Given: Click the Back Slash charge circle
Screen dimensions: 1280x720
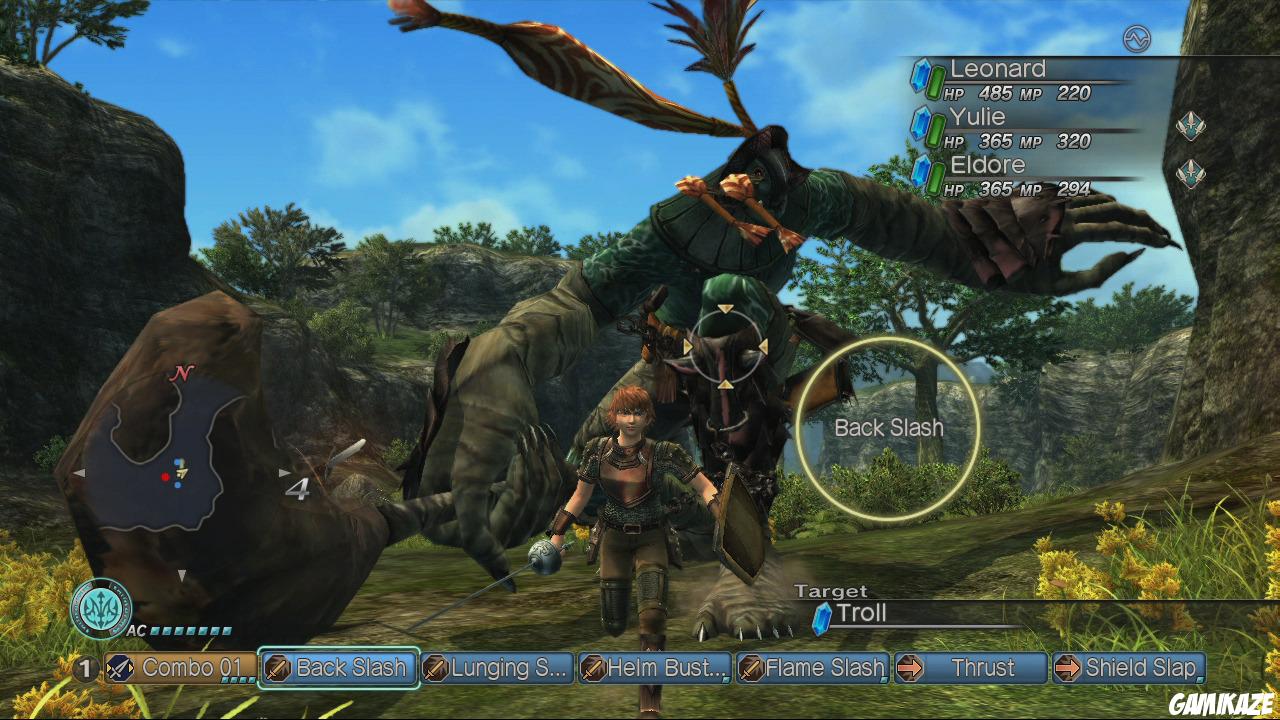Looking at the screenshot, I should [888, 428].
